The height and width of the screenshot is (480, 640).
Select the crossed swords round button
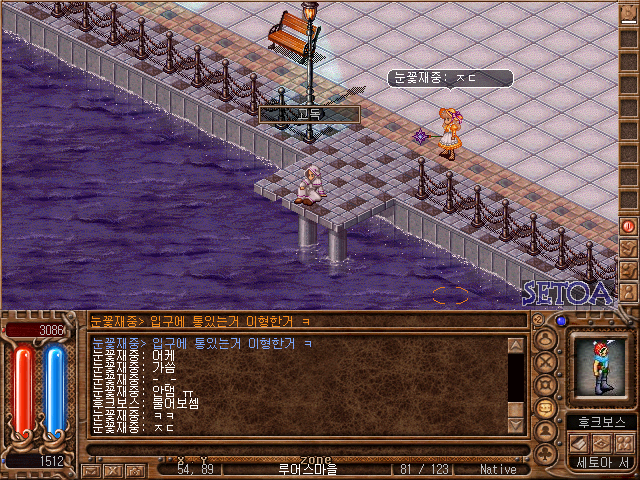[x=546, y=363]
